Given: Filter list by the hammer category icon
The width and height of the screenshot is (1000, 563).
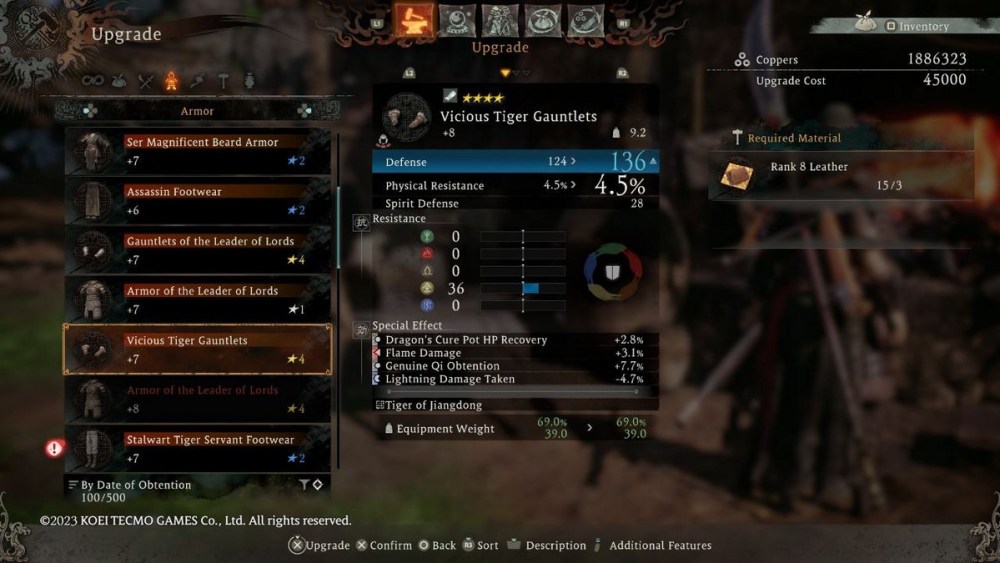Looking at the screenshot, I should 223,81.
